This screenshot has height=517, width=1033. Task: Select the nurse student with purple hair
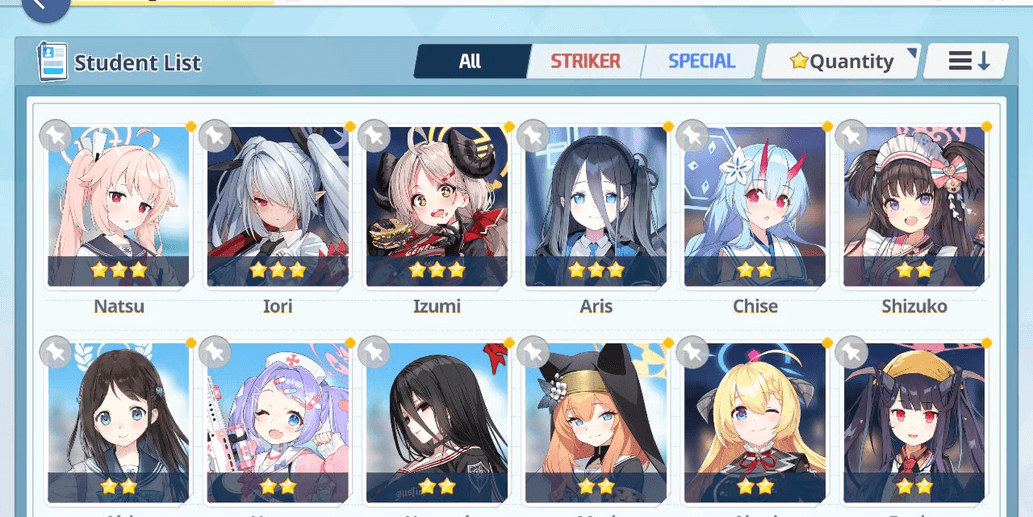pyautogui.click(x=277, y=423)
